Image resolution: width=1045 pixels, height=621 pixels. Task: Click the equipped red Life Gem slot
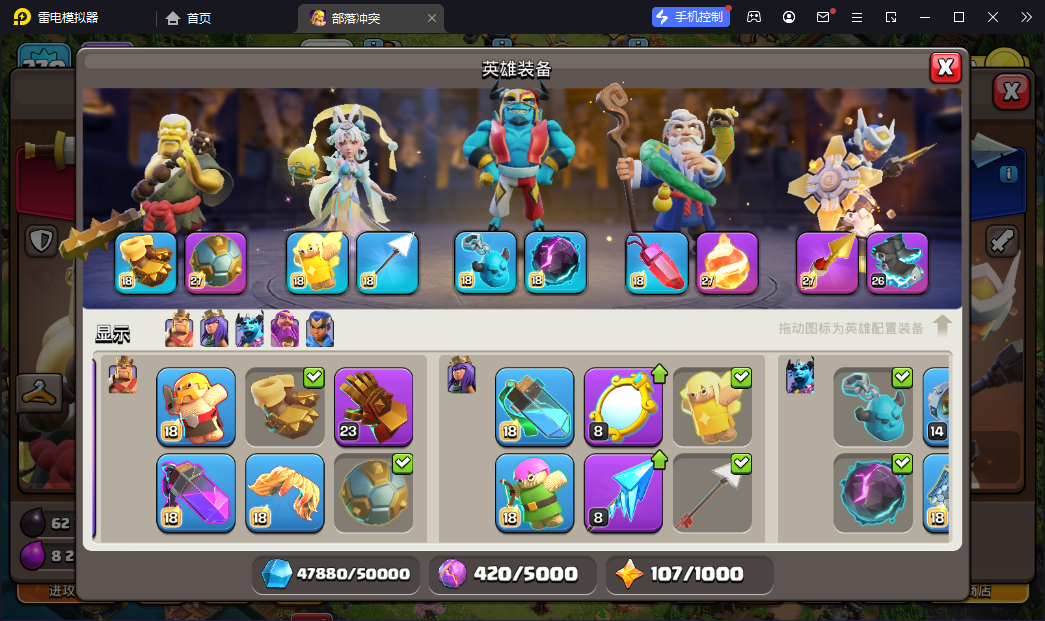657,263
